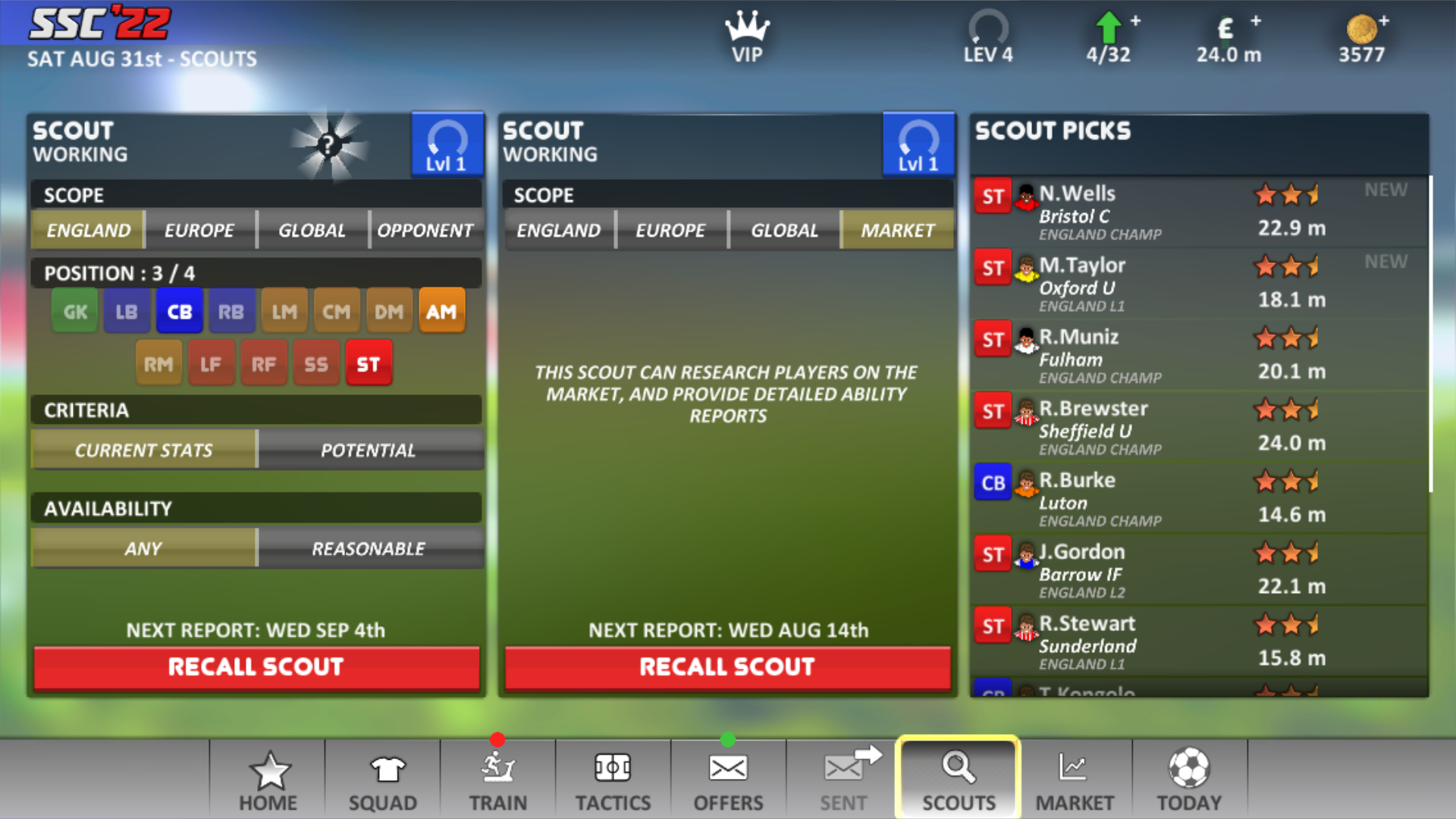Set first scout's scope to Europe
Image resolution: width=1456 pixels, height=819 pixels.
click(x=199, y=230)
